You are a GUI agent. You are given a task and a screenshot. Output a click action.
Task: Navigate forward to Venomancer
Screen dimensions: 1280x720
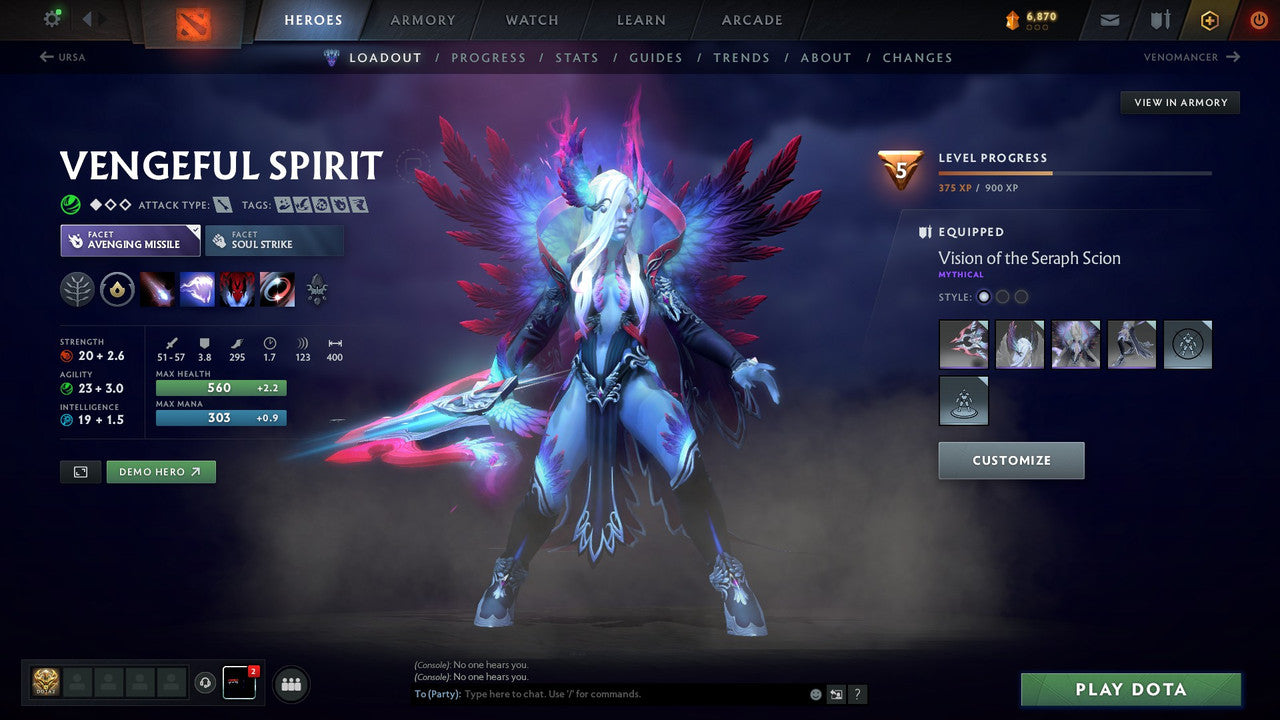pos(1190,57)
